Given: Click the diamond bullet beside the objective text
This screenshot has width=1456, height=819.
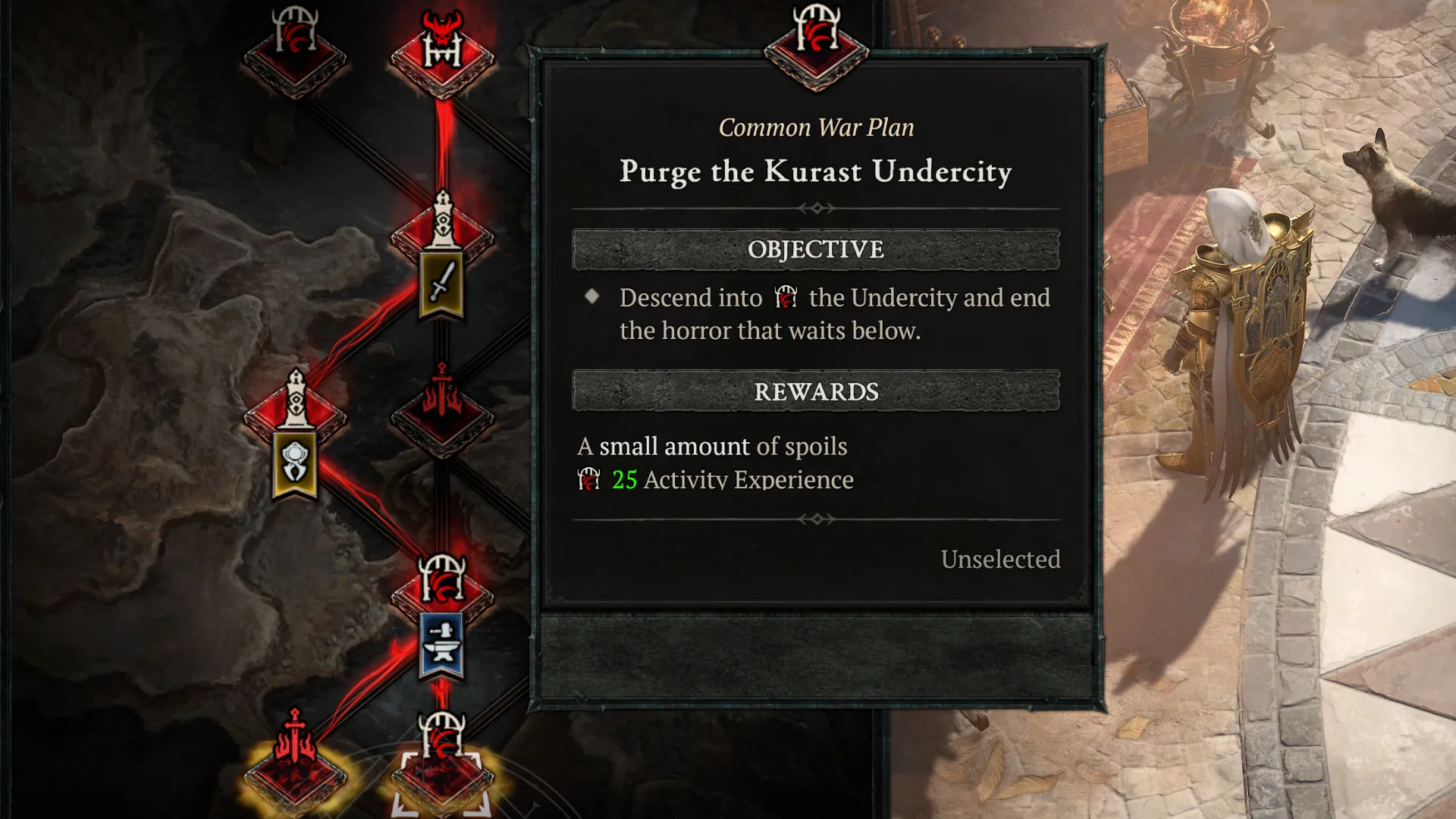Looking at the screenshot, I should [594, 297].
